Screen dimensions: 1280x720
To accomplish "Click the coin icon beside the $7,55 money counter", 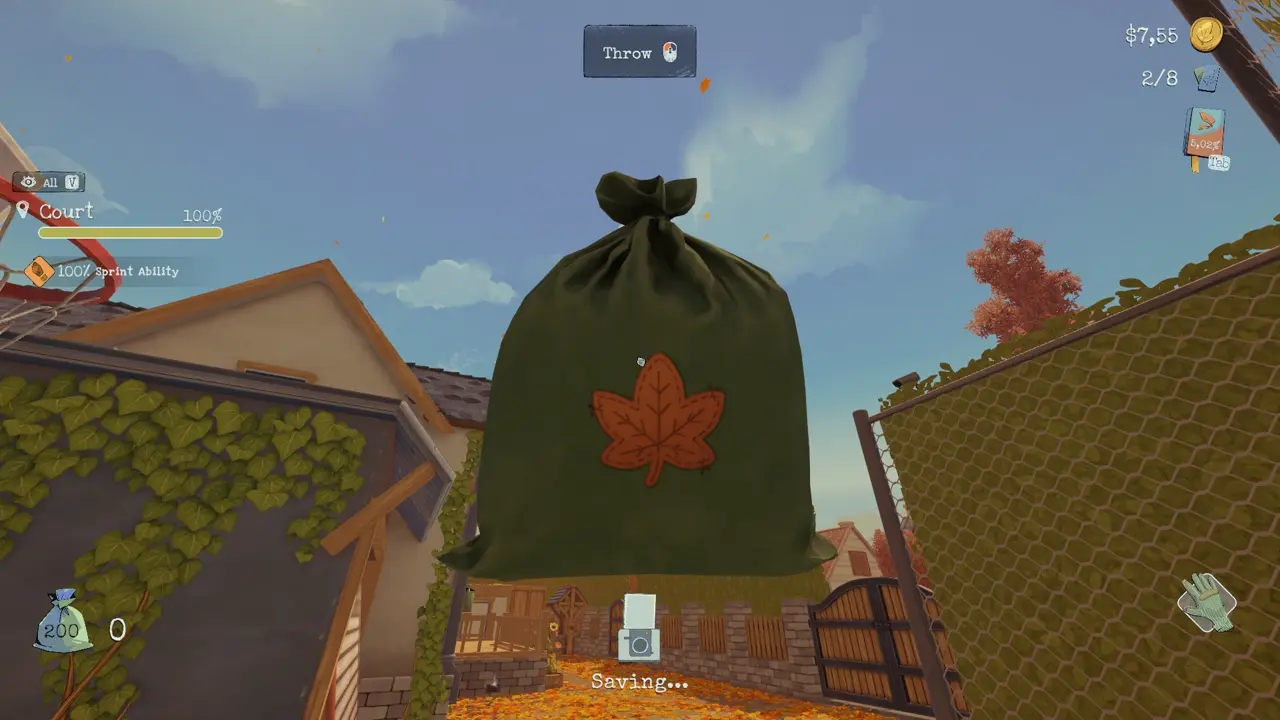I will tap(1205, 35).
